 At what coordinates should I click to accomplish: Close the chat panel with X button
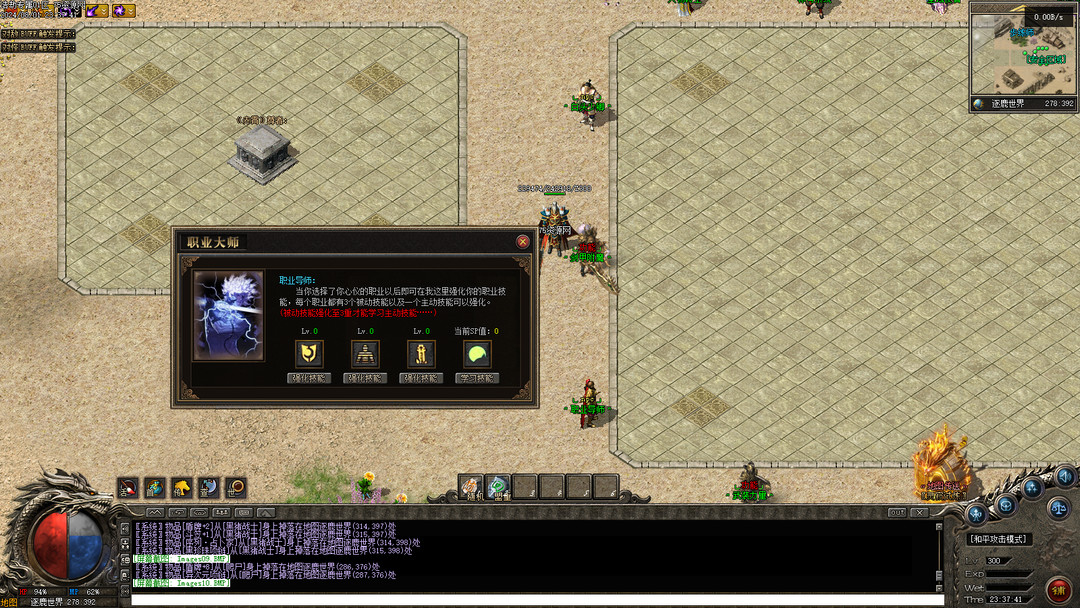pyautogui.click(x=918, y=512)
